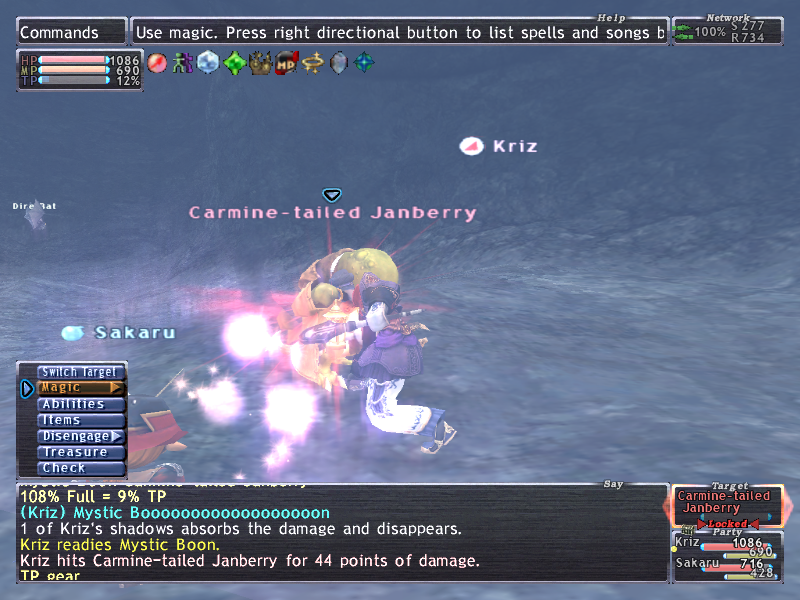Click the red orb status icon

[157, 63]
